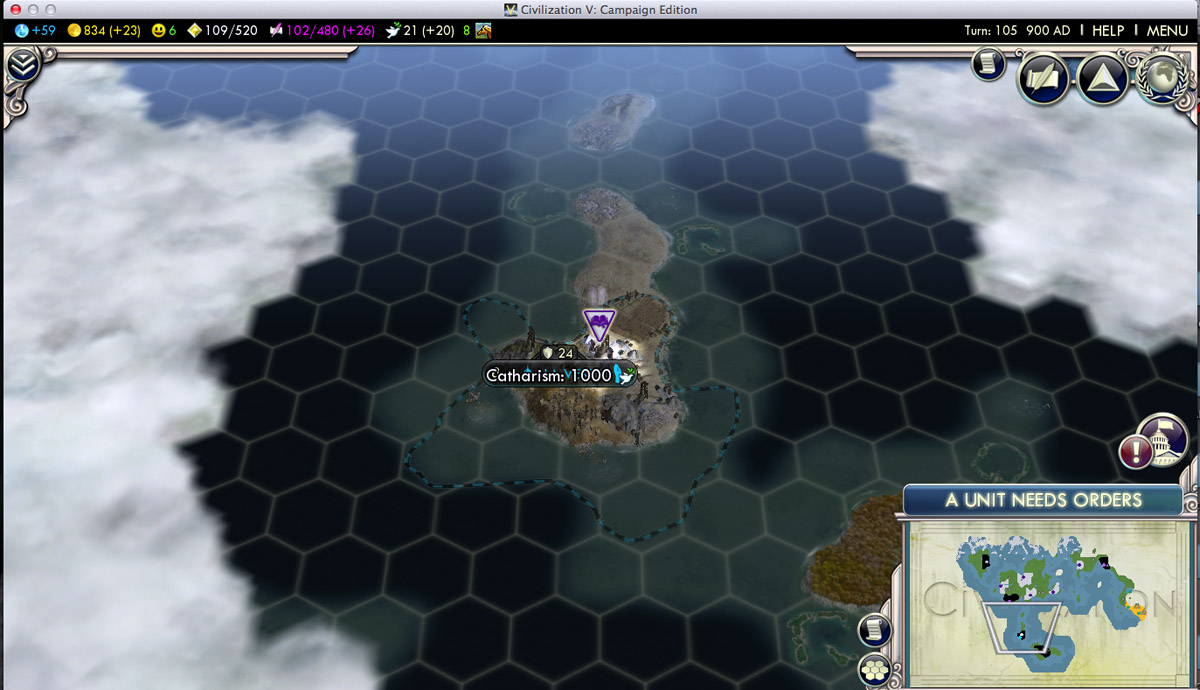Toggle the chevron panel button in the top-left corner
The width and height of the screenshot is (1200, 690).
click(x=22, y=67)
